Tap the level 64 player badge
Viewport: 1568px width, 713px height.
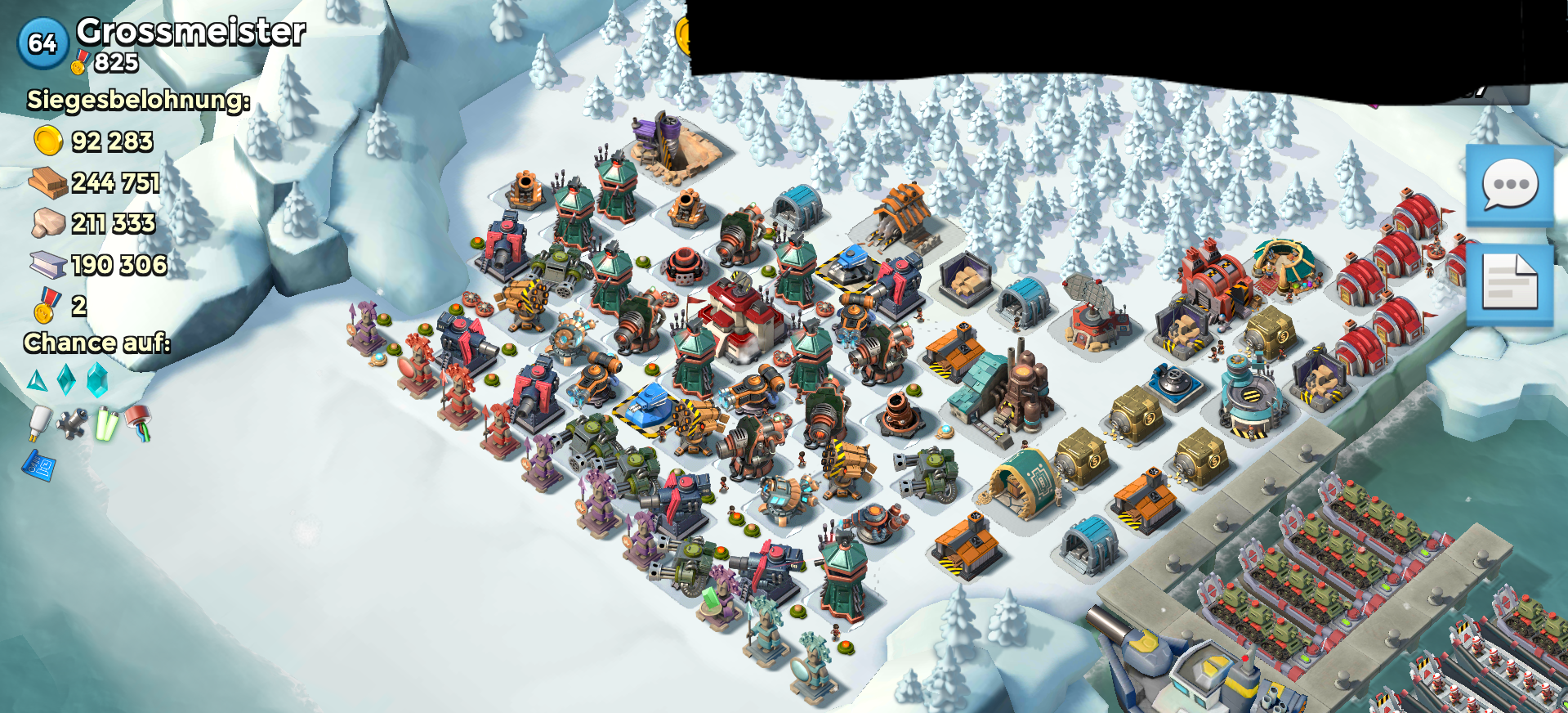42,43
